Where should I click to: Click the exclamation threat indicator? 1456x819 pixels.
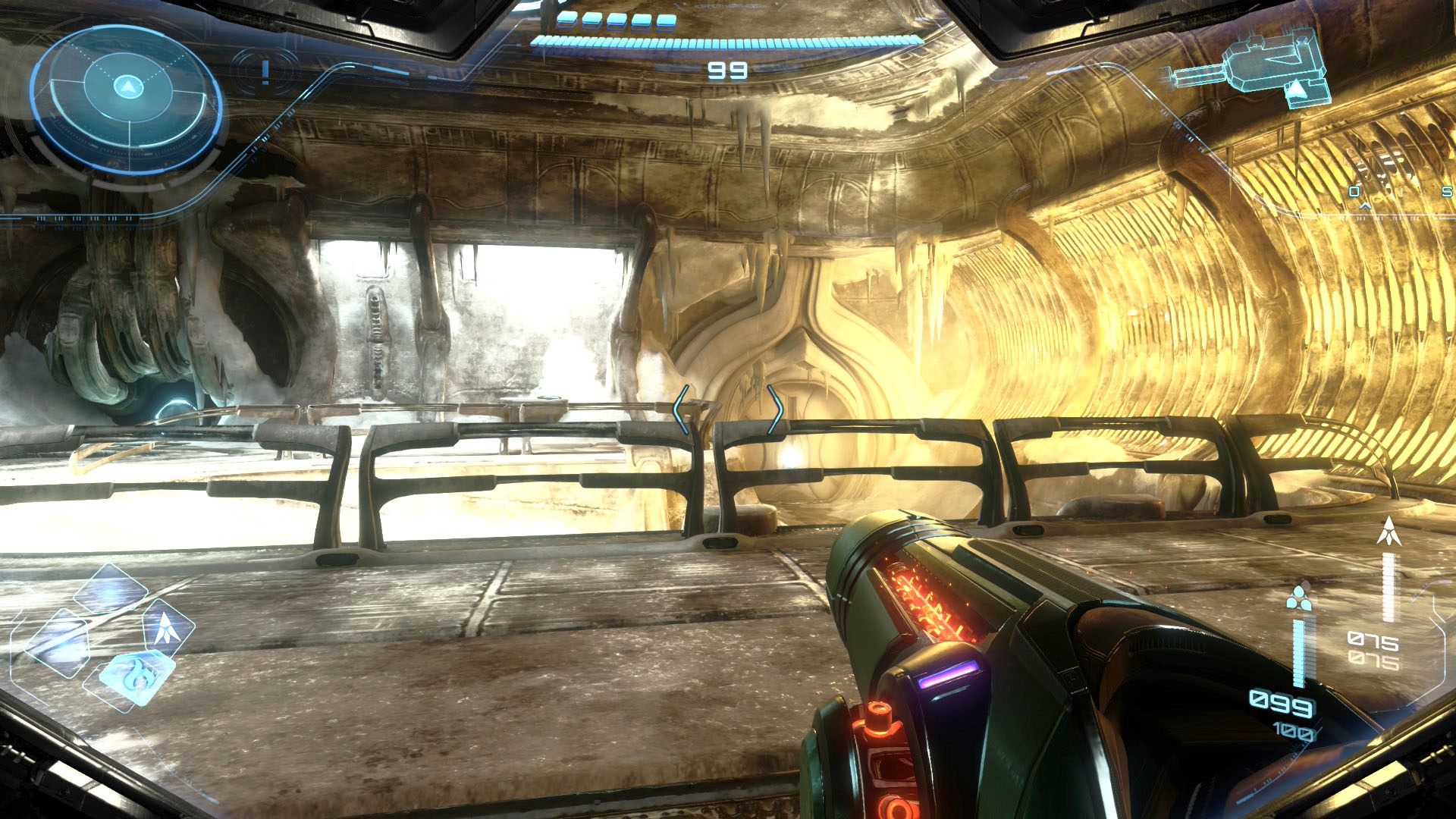click(265, 72)
